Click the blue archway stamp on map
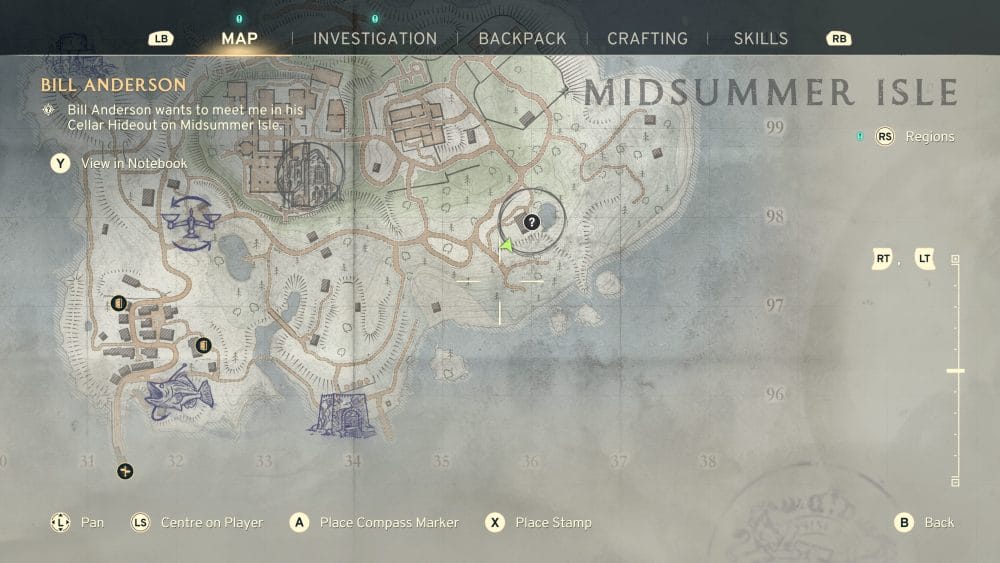 tap(340, 414)
